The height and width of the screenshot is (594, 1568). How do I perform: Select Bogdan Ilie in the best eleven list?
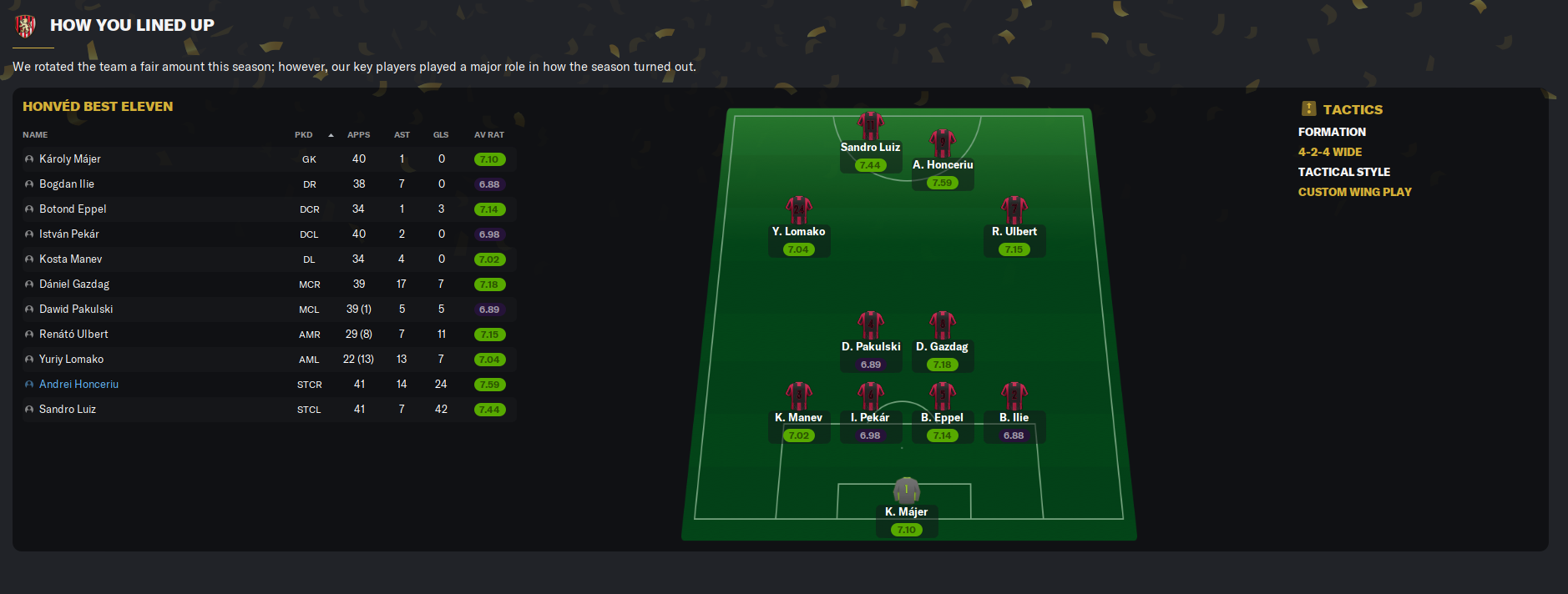[67, 184]
